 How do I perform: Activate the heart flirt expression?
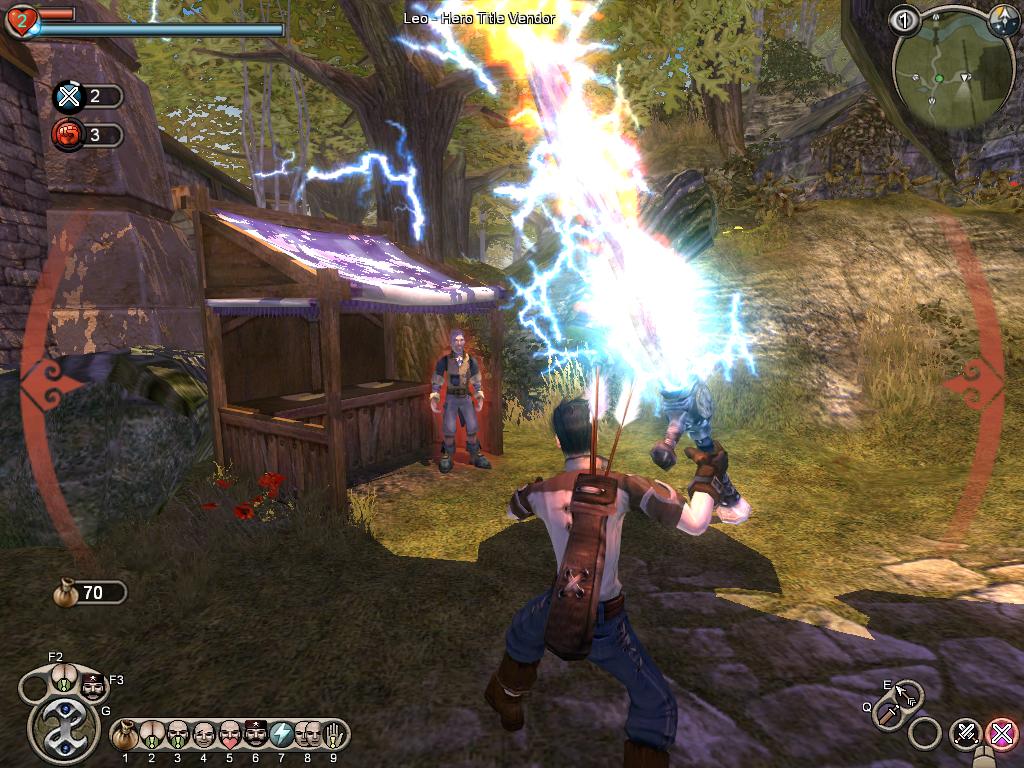click(230, 735)
